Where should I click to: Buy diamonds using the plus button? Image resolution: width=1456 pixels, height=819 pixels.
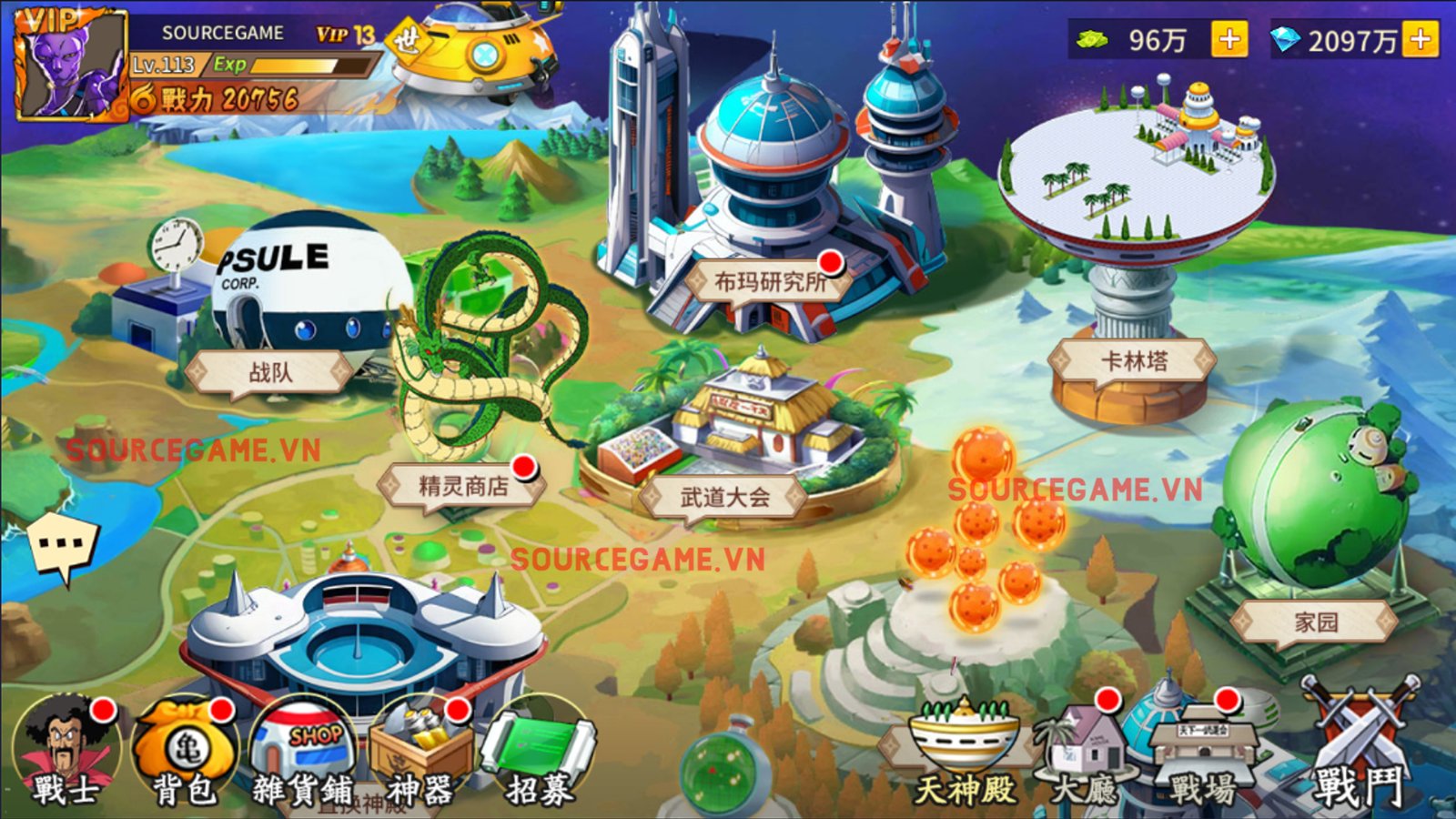[x=1420, y=40]
